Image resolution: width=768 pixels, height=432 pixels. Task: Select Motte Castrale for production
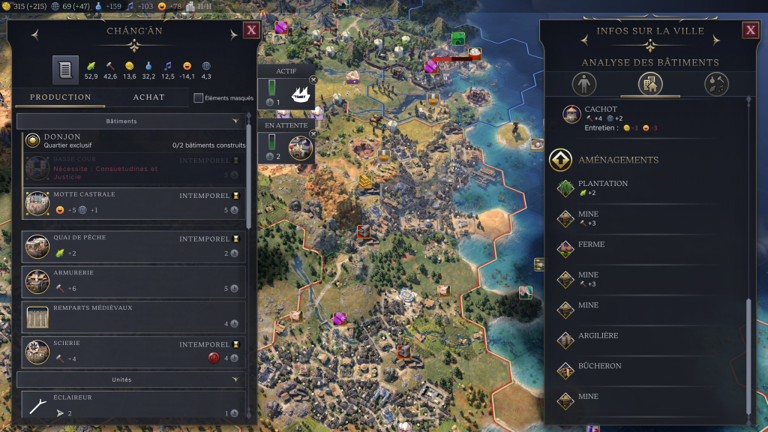click(x=130, y=203)
